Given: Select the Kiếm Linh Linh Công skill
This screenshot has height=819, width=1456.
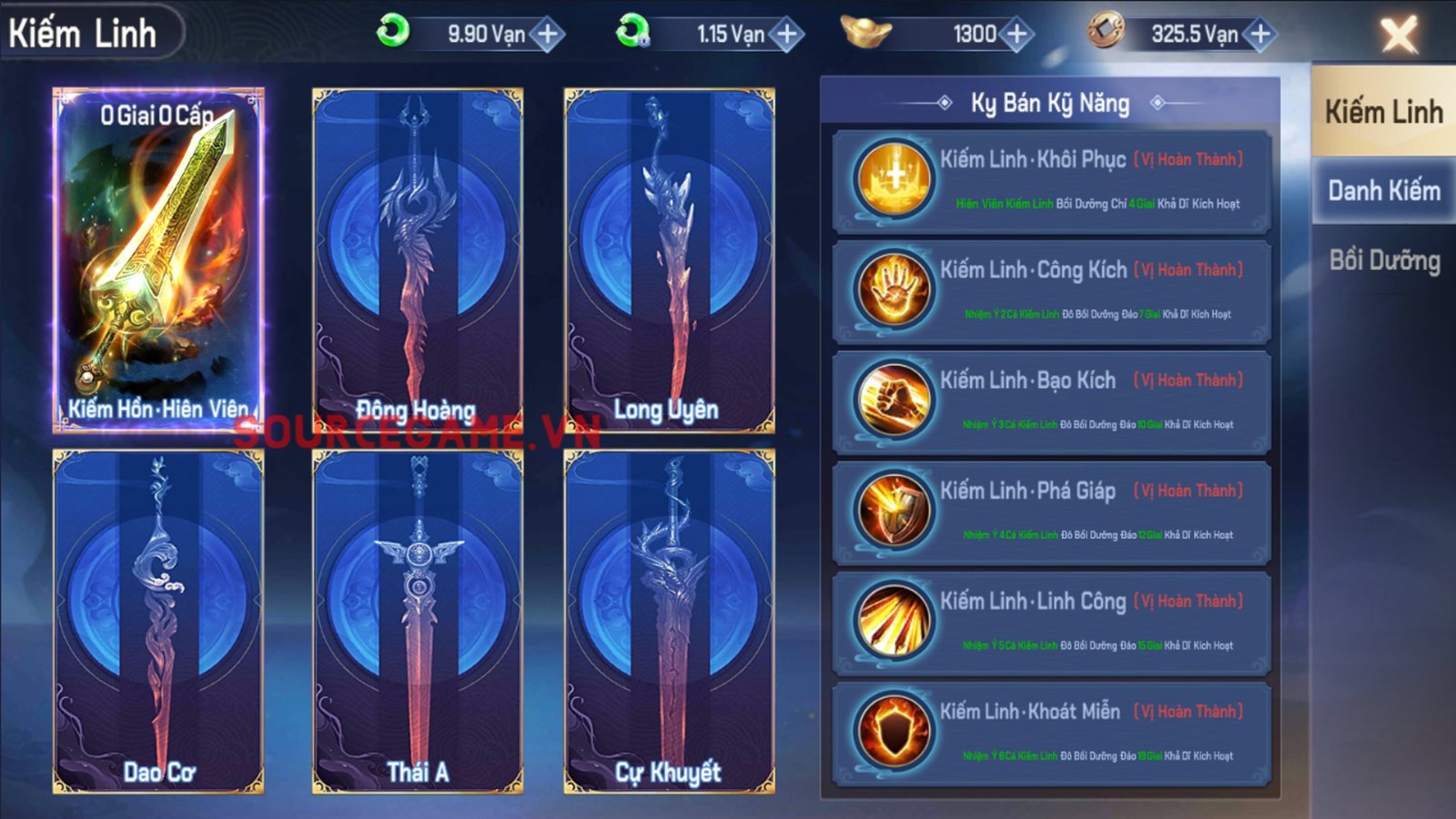Looking at the screenshot, I should [1051, 622].
